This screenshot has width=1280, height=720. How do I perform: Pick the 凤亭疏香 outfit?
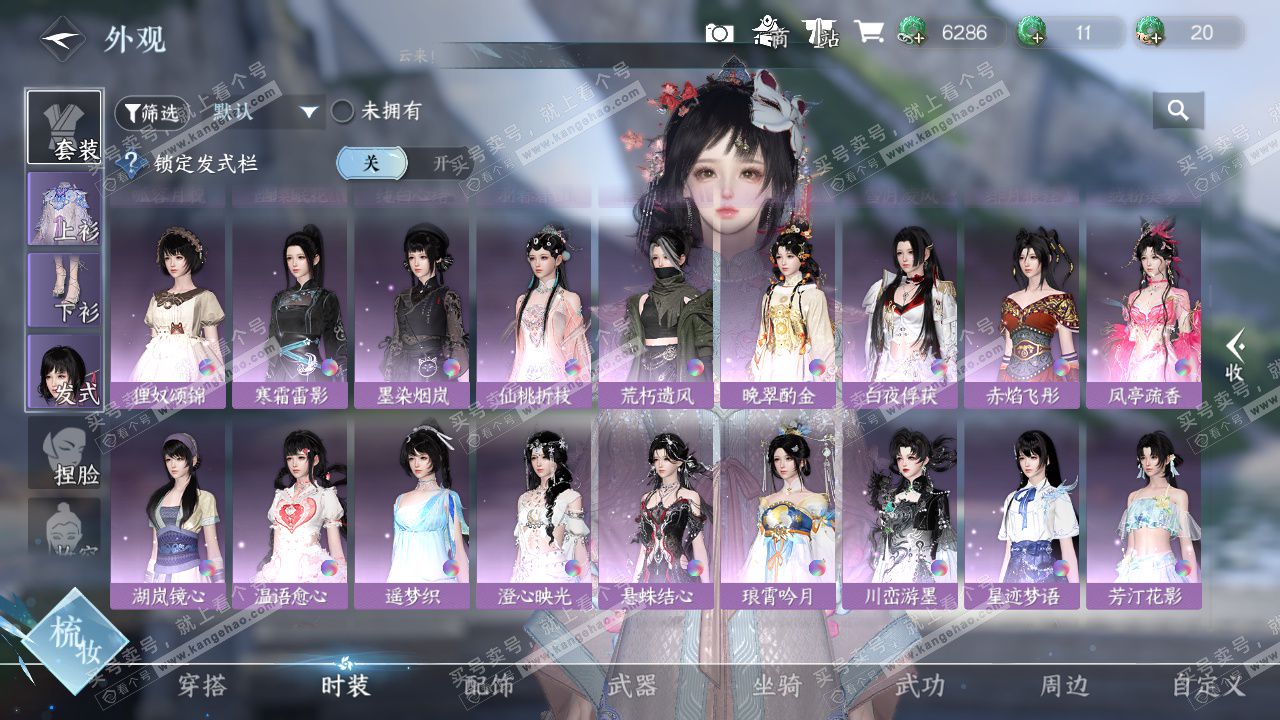click(1144, 312)
